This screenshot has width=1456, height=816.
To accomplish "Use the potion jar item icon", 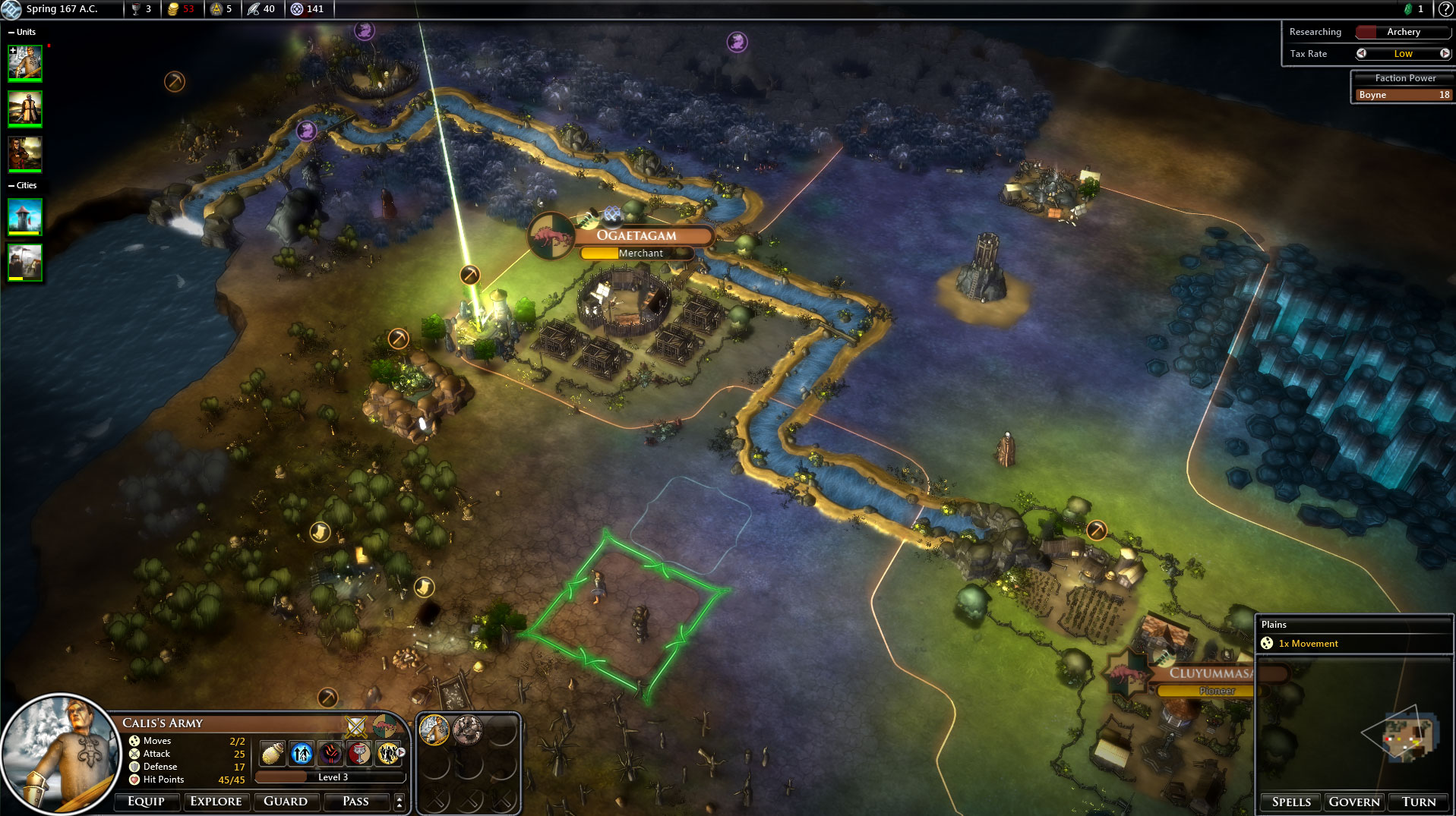I will 273,753.
